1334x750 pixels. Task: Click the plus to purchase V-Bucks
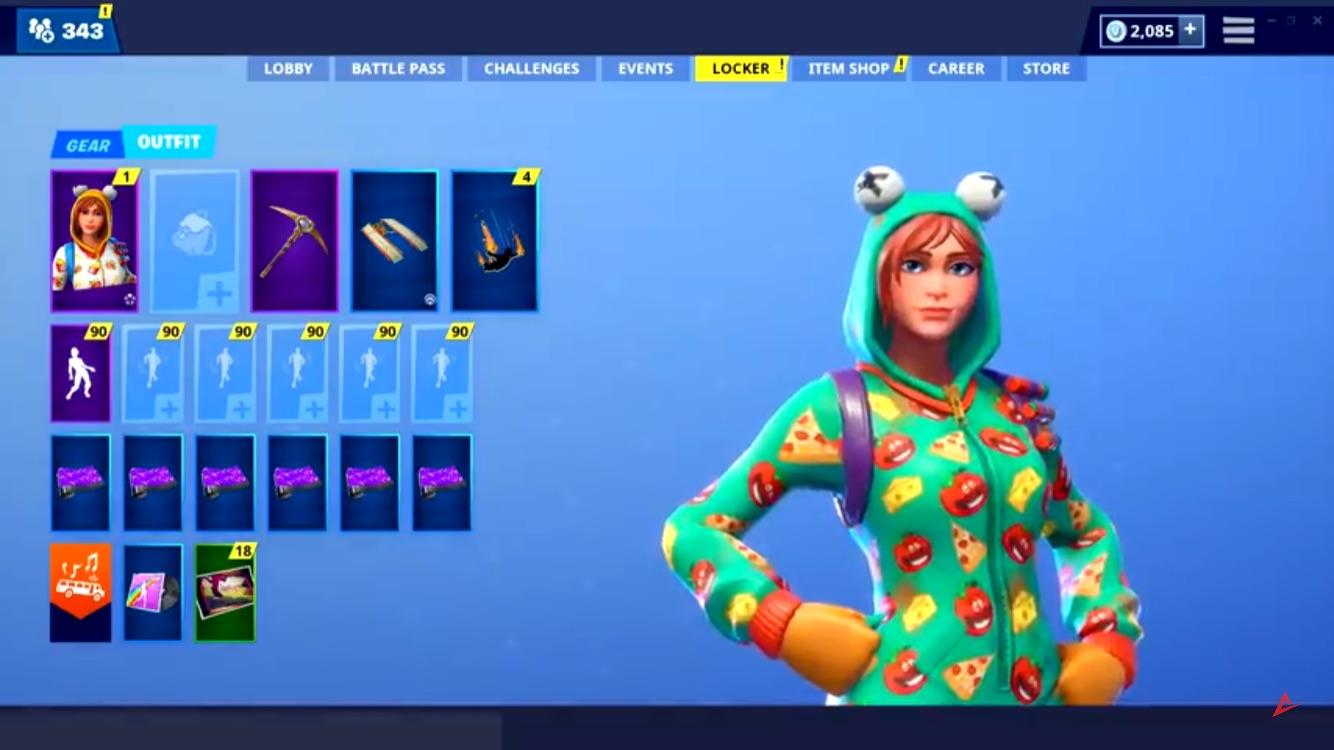1189,30
